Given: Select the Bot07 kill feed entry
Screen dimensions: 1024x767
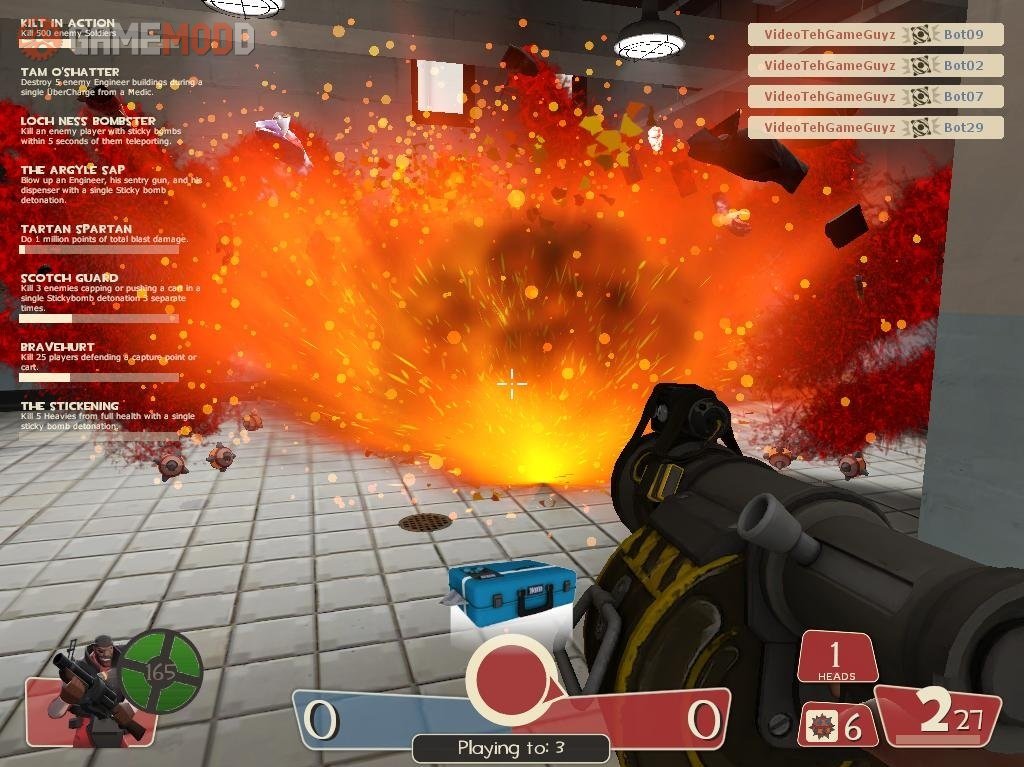Looking at the screenshot, I should click(x=875, y=97).
